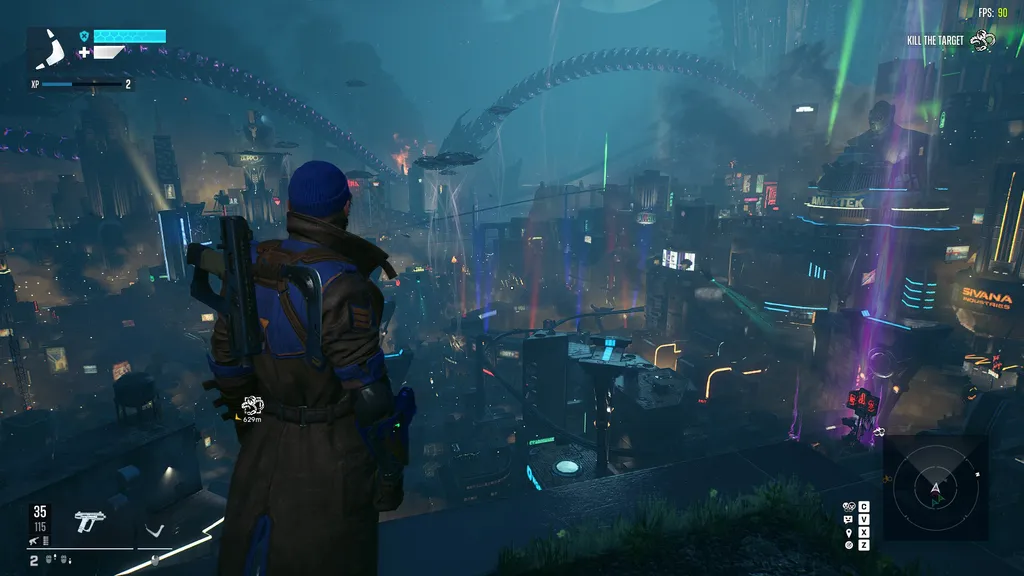Open the circular radar minimap
This screenshot has width=1024, height=576.
(935, 489)
